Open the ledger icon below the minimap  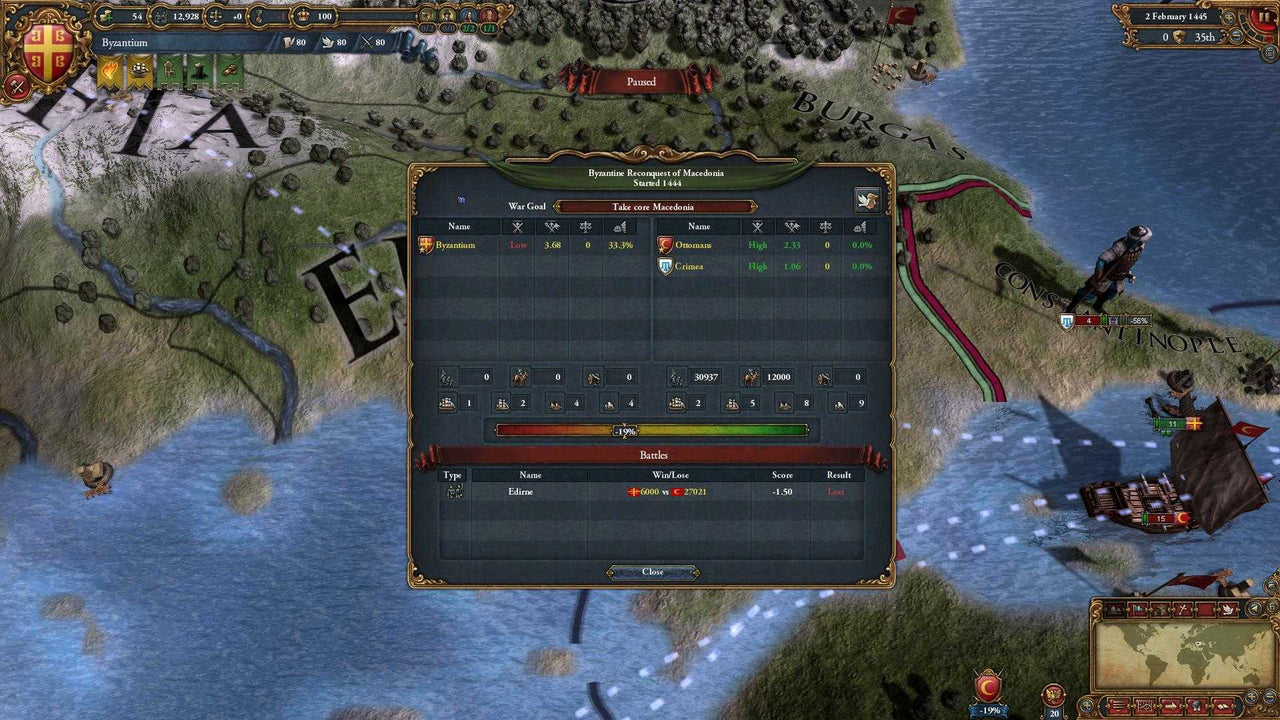click(1118, 706)
